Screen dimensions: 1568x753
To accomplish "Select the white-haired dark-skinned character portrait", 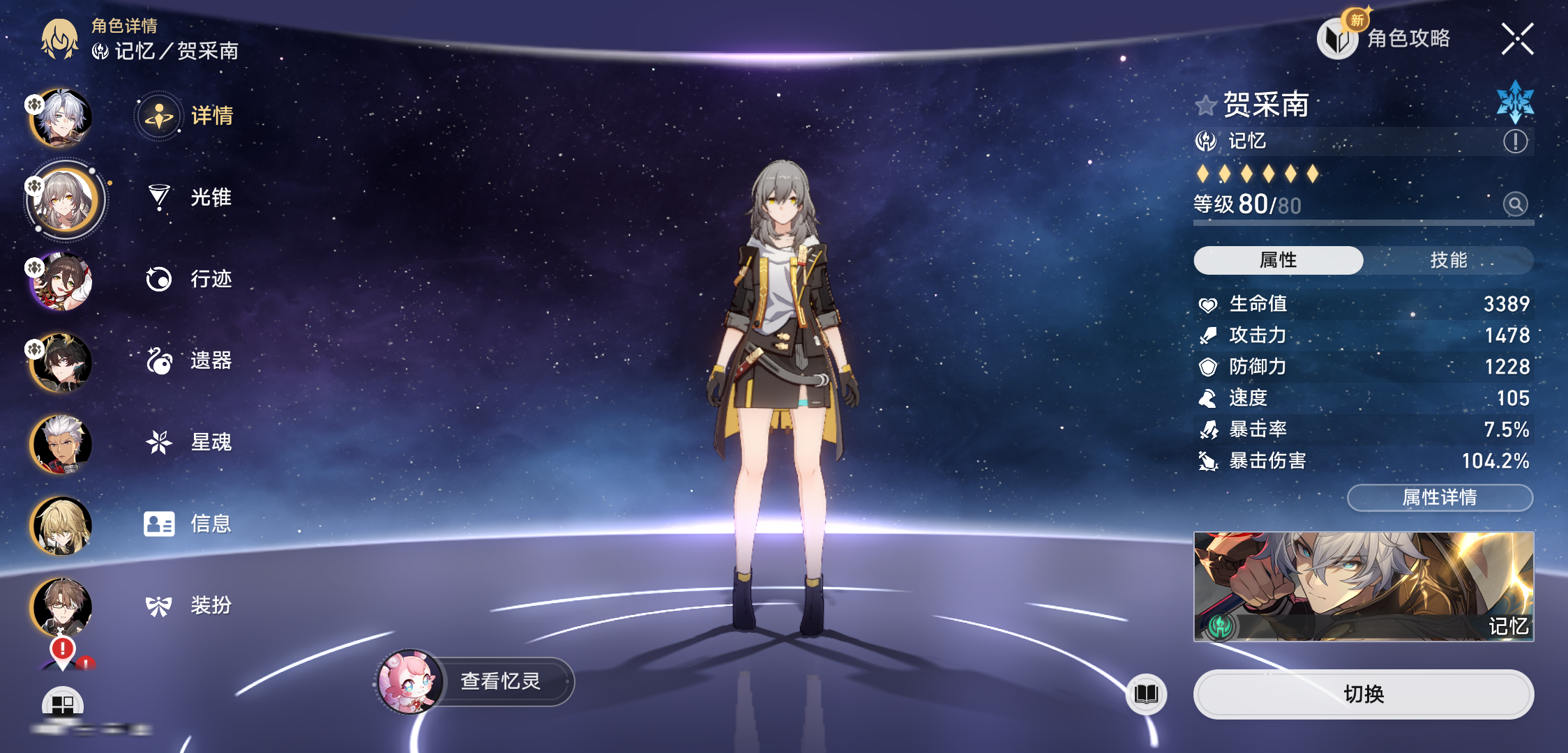I will tap(61, 443).
